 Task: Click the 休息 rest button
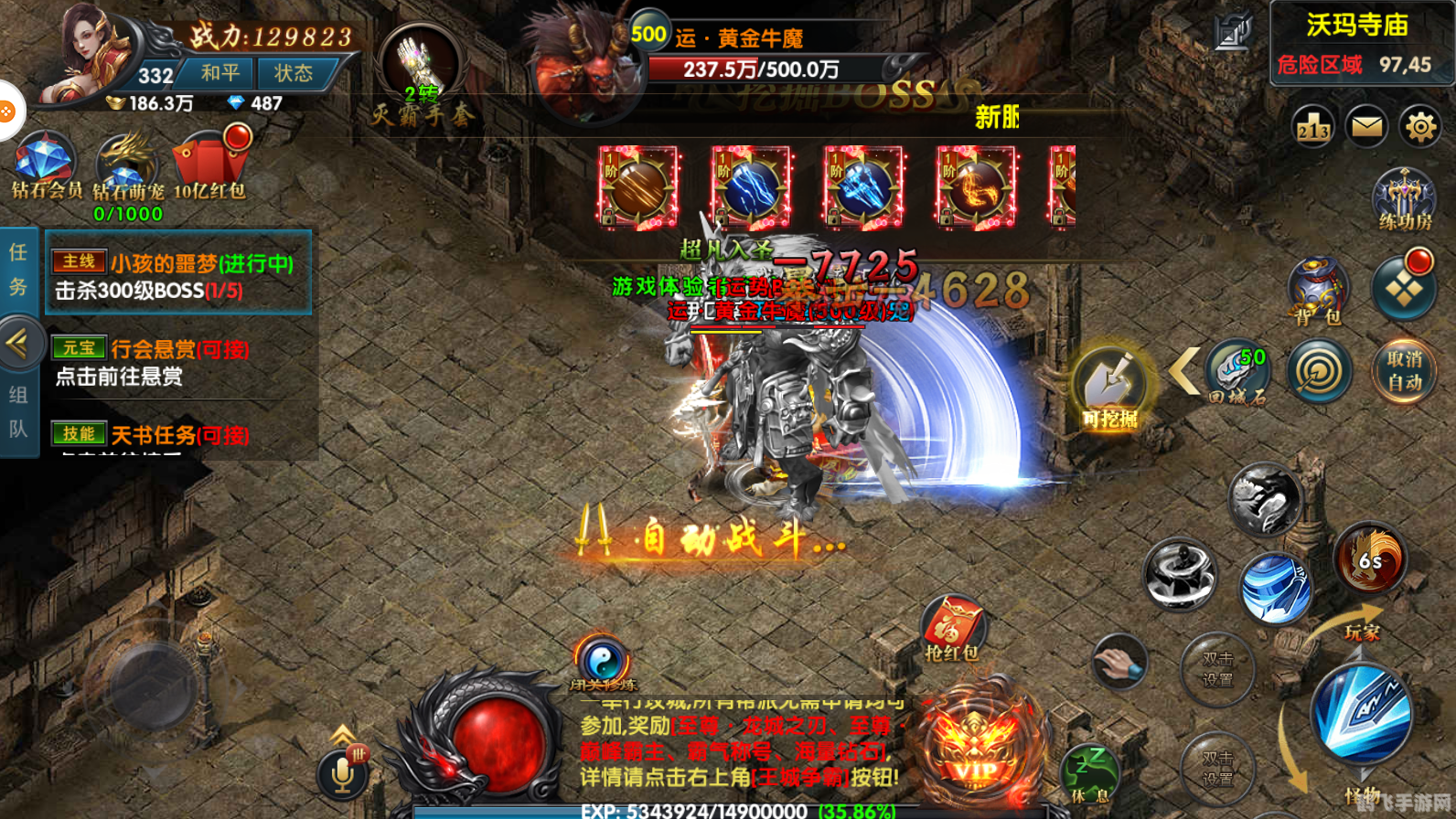point(1090,773)
